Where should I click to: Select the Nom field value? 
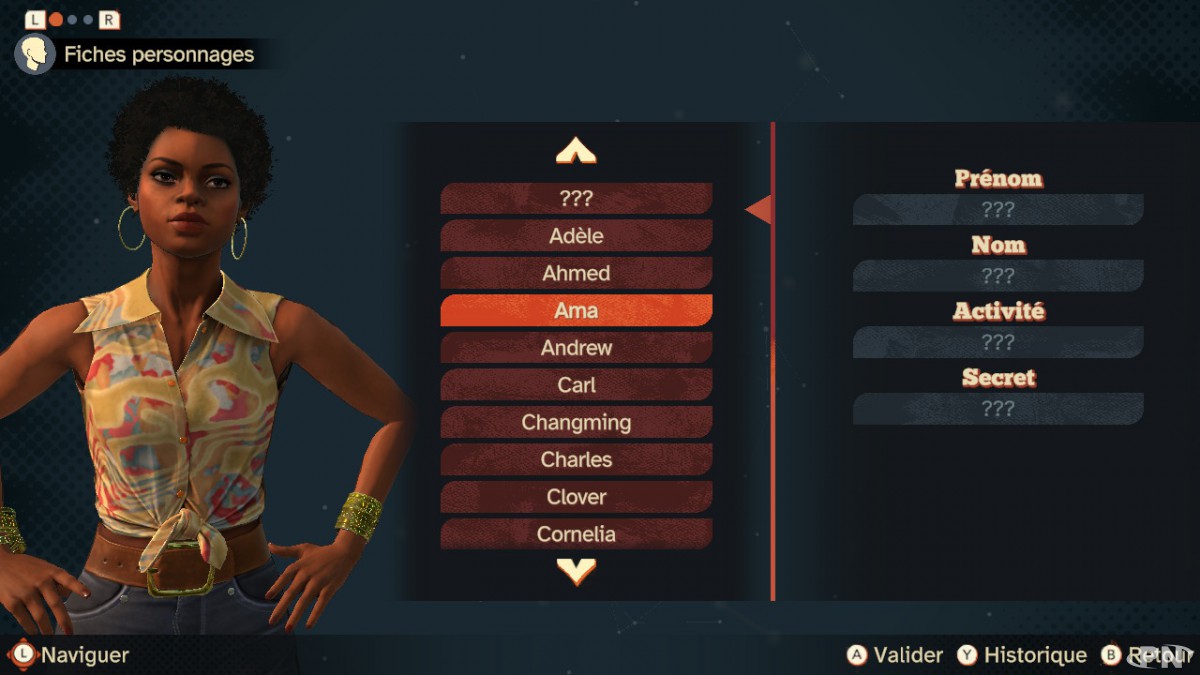997,276
